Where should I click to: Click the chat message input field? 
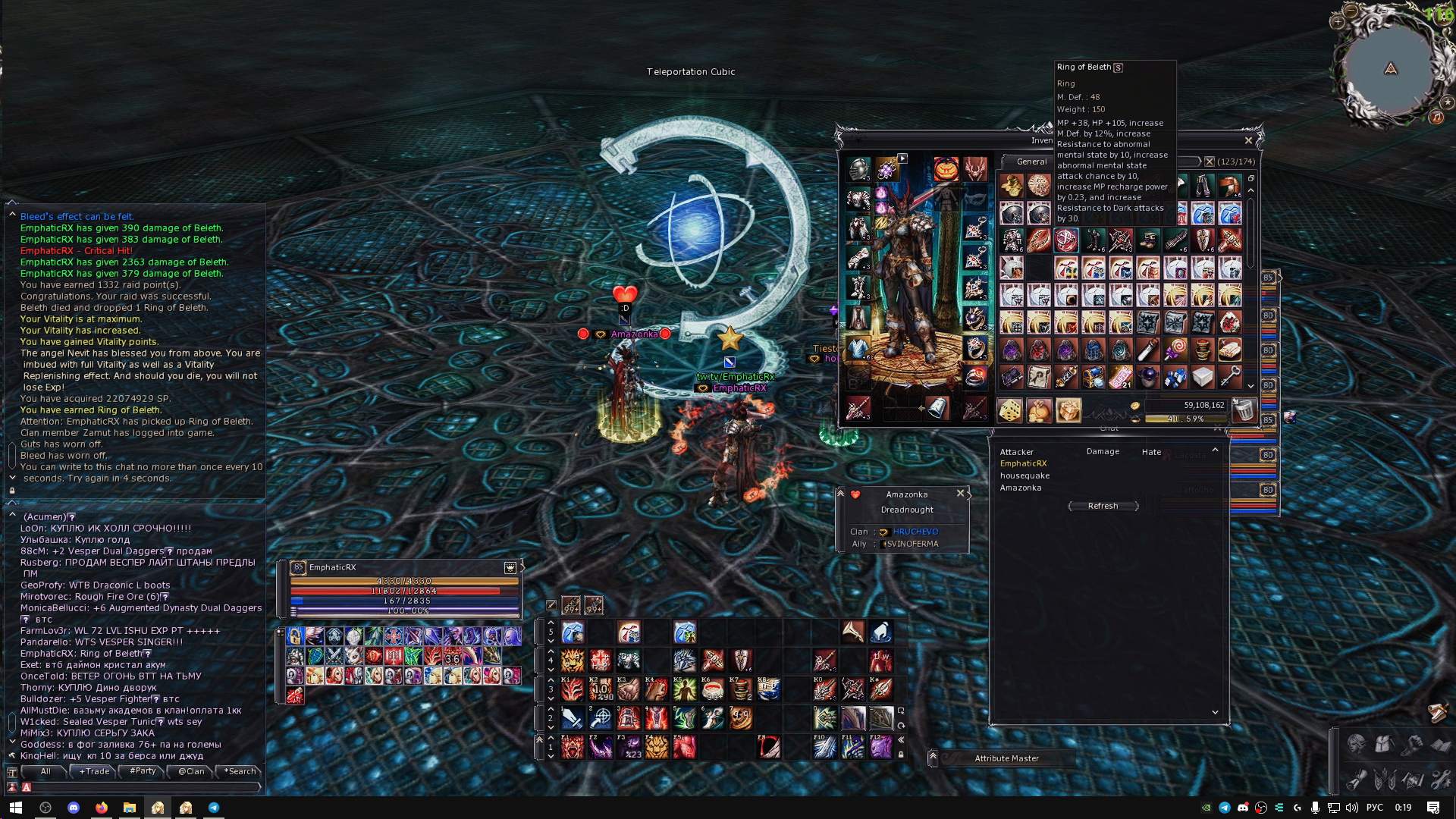(x=144, y=787)
